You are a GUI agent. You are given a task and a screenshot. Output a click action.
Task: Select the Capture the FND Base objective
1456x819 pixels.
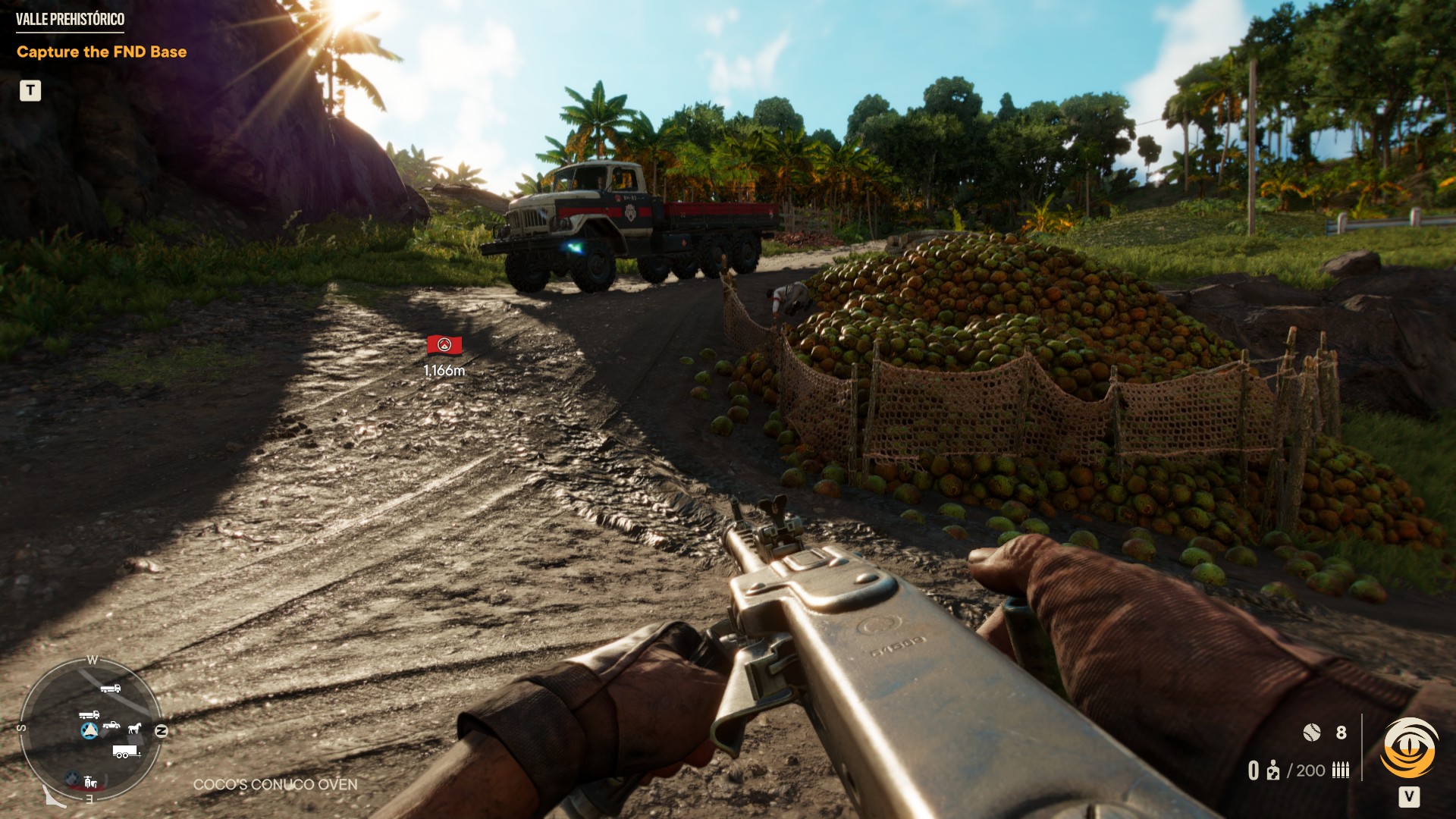(102, 52)
